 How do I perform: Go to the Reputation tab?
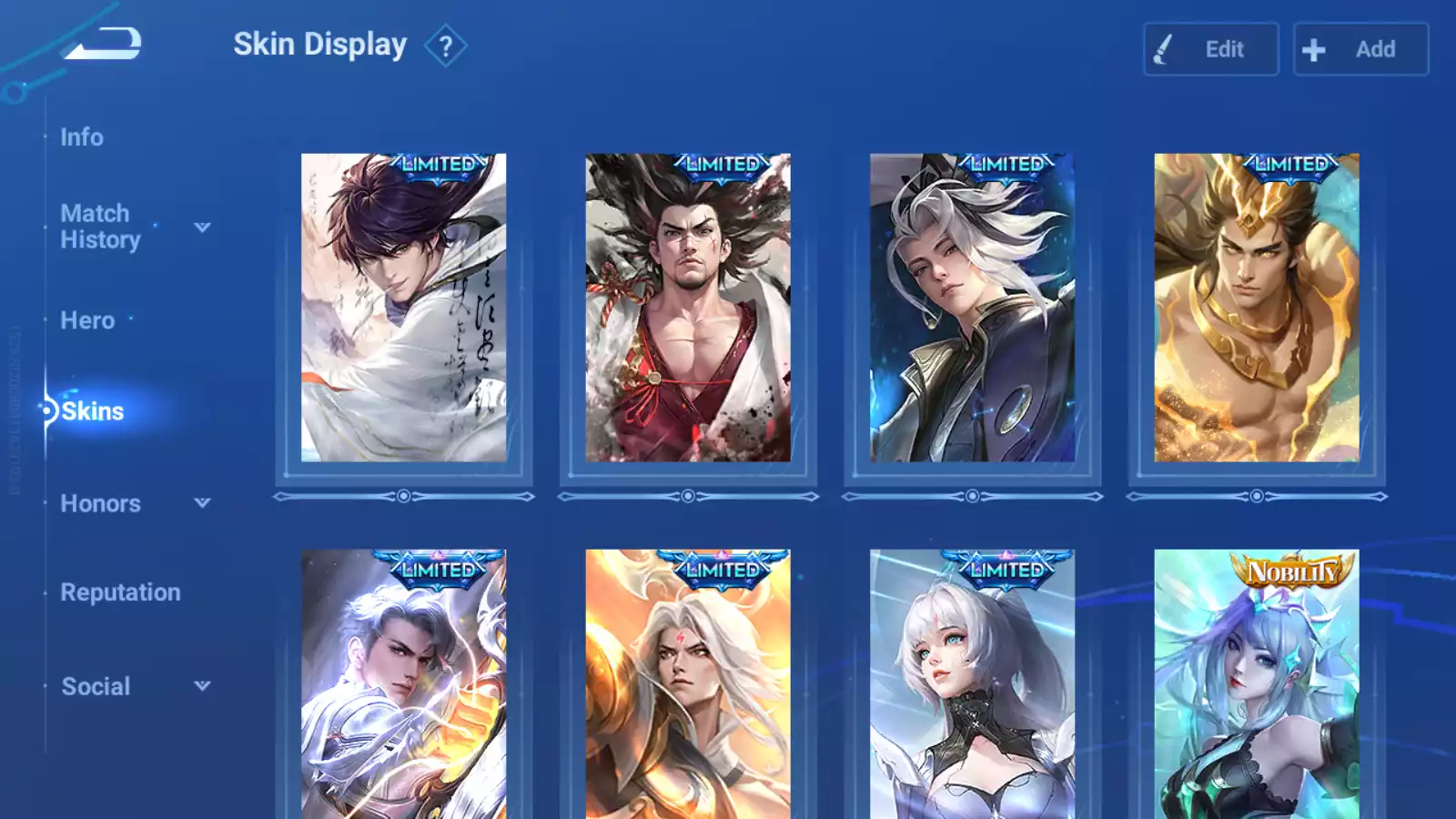point(120,592)
